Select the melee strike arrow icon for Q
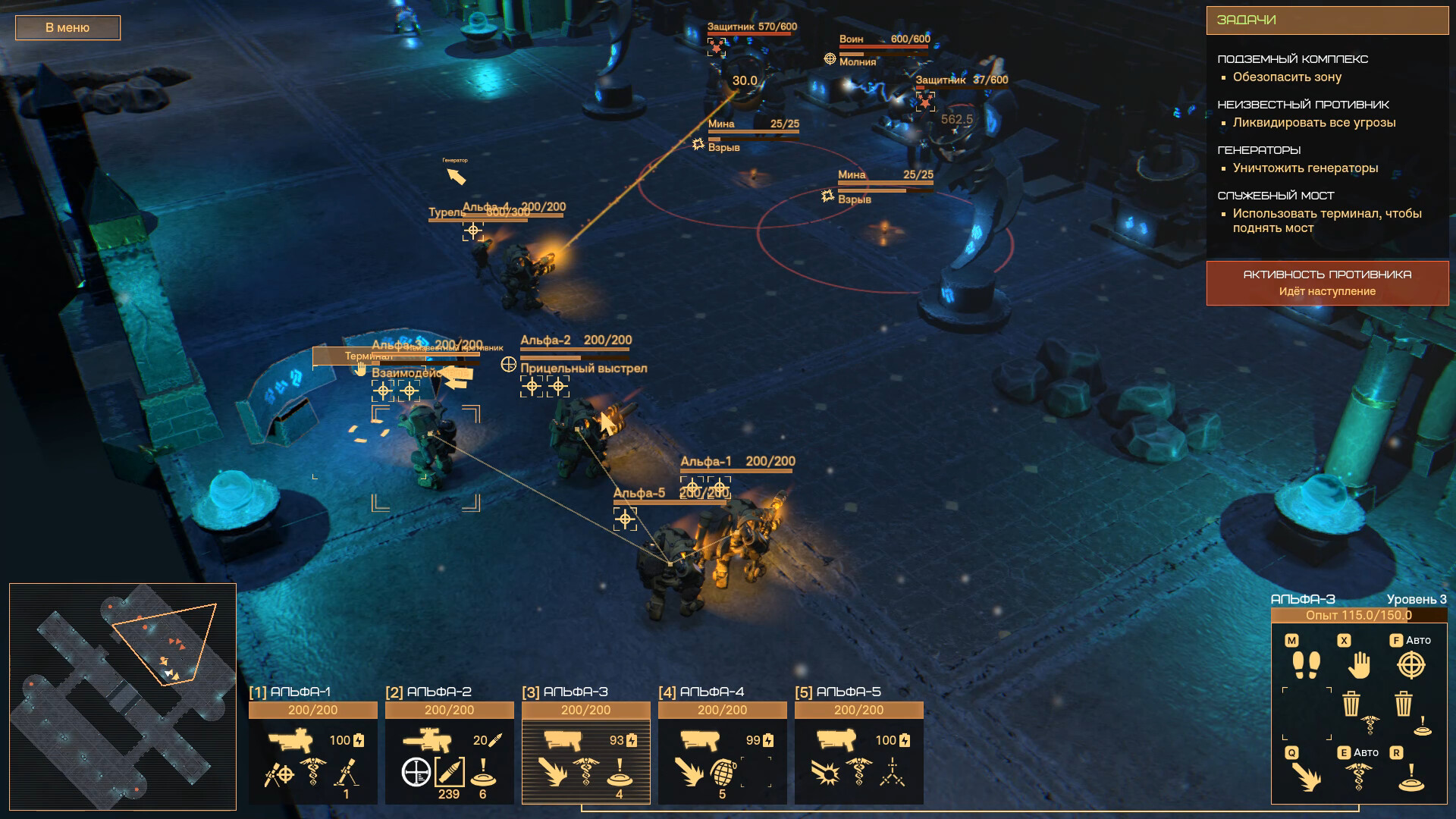The image size is (1456, 819). [1307, 777]
